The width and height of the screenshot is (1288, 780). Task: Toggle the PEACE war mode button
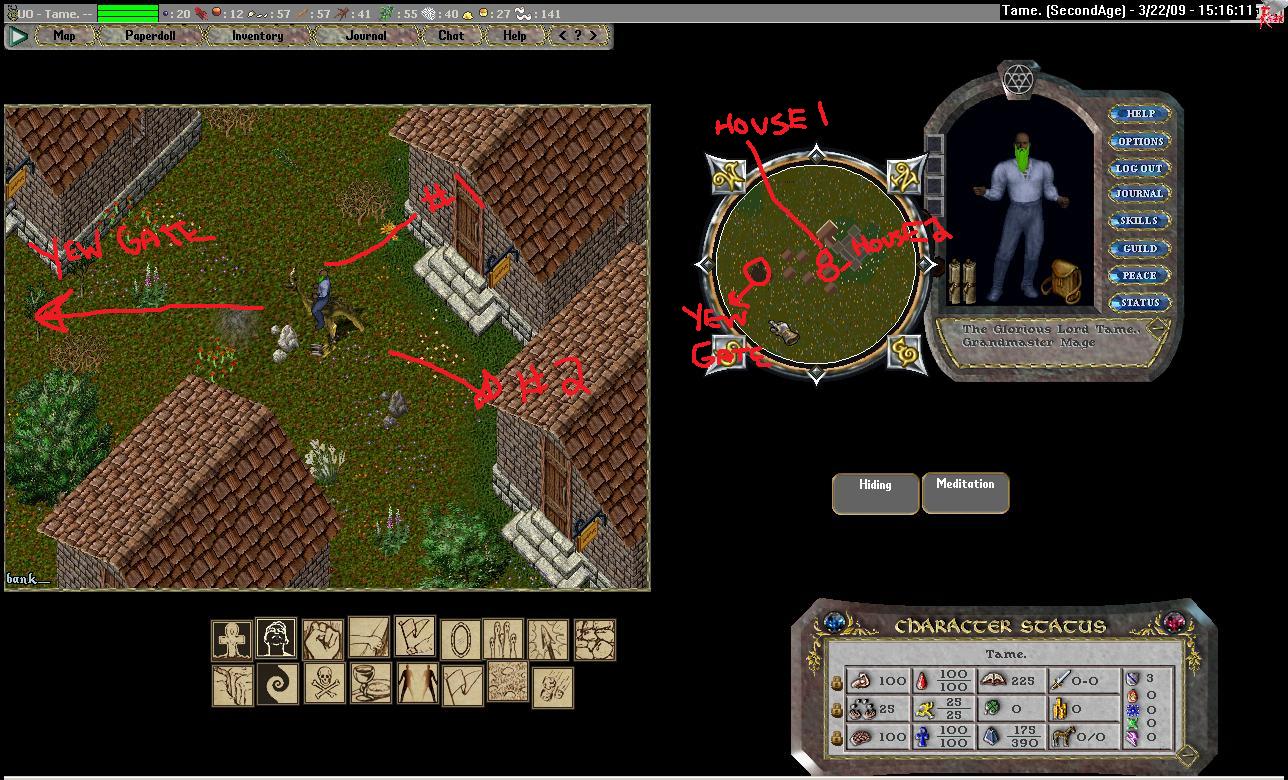tap(1140, 275)
